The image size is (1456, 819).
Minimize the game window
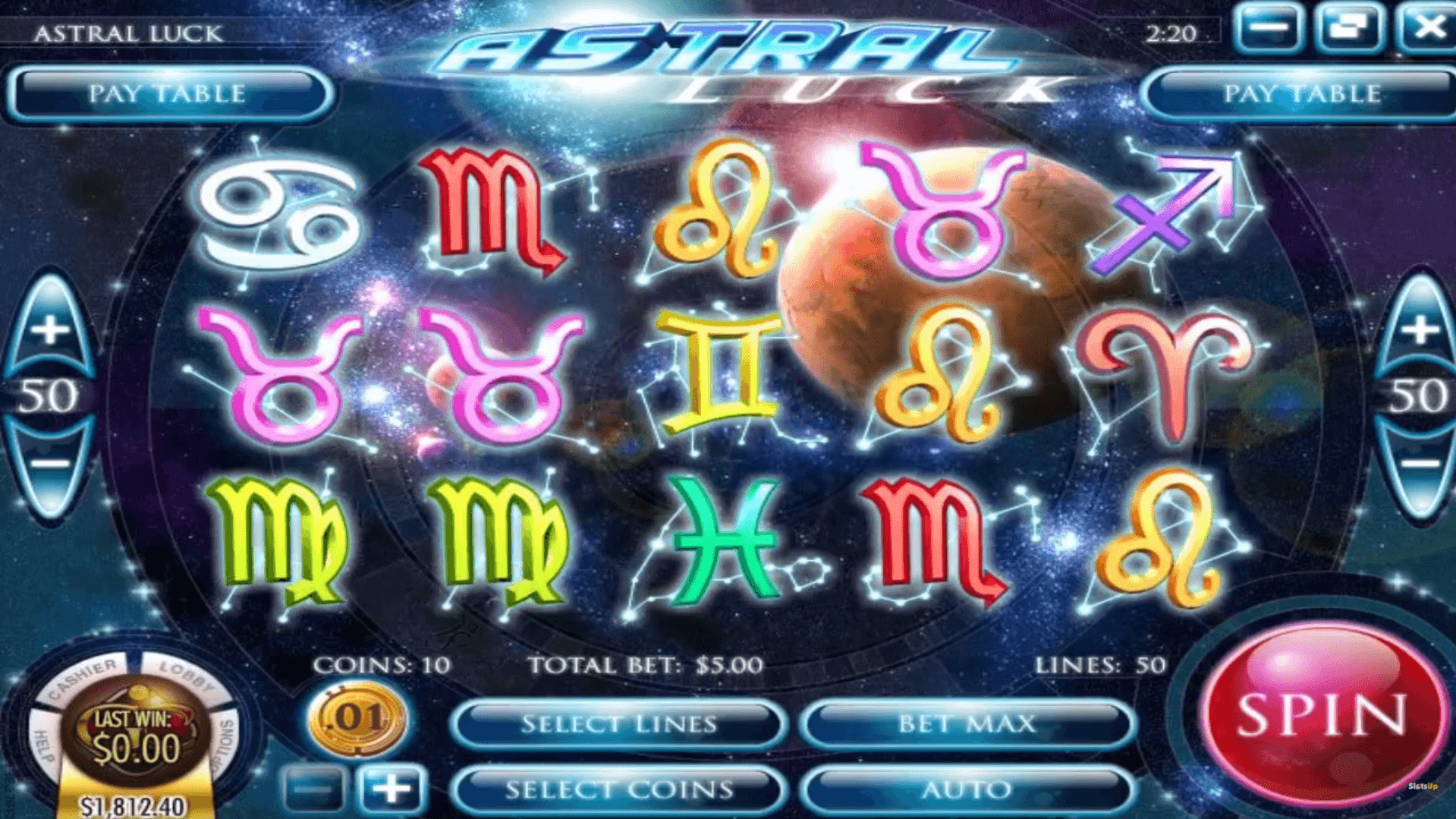(x=1268, y=28)
